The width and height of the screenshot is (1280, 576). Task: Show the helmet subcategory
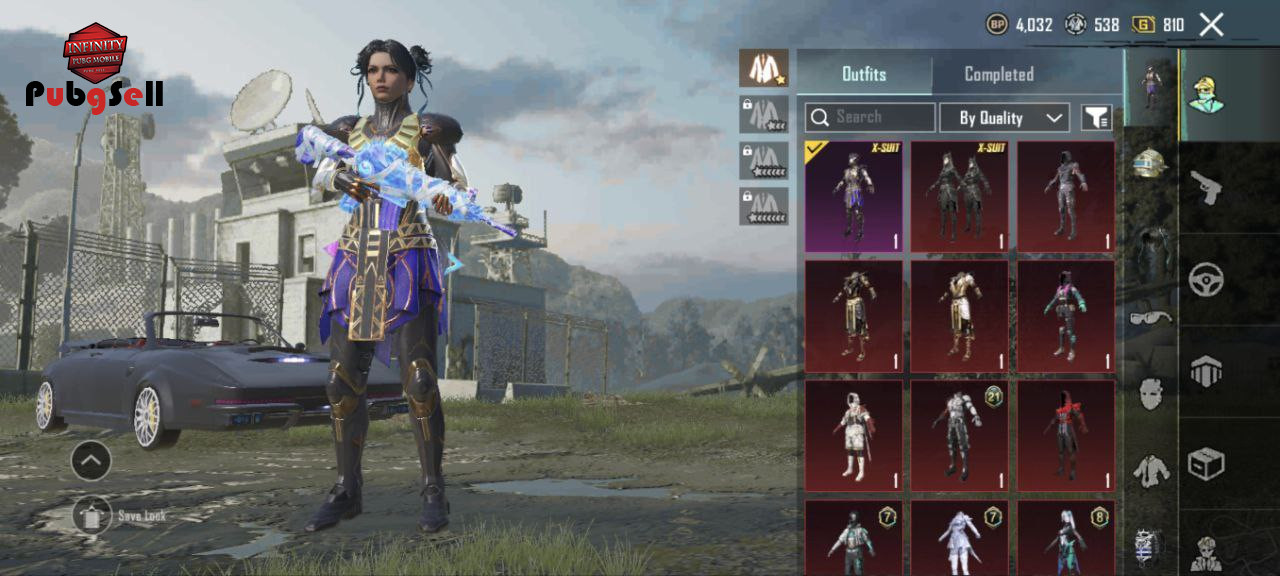[1151, 163]
